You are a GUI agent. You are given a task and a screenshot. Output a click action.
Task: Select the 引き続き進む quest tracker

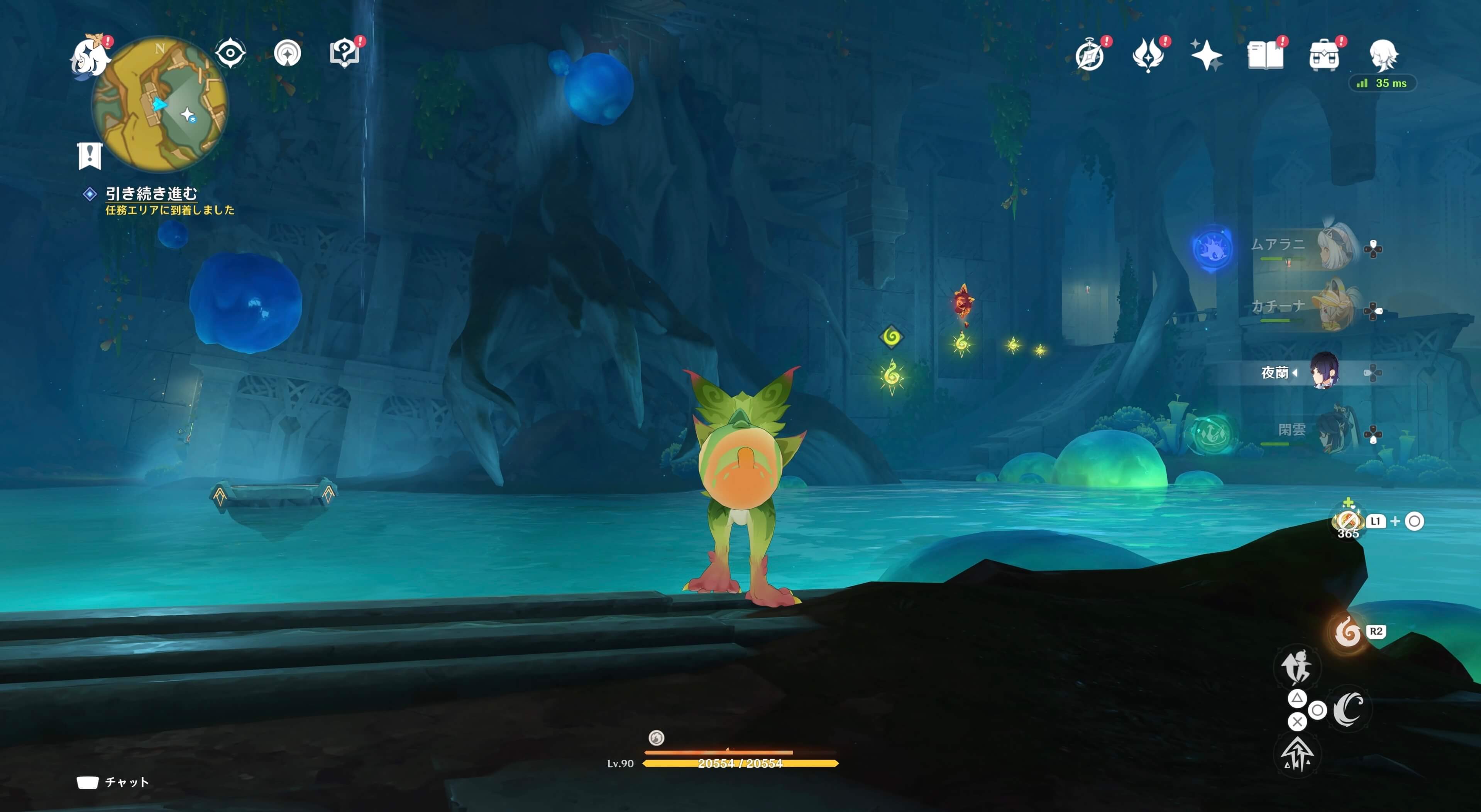coord(151,194)
